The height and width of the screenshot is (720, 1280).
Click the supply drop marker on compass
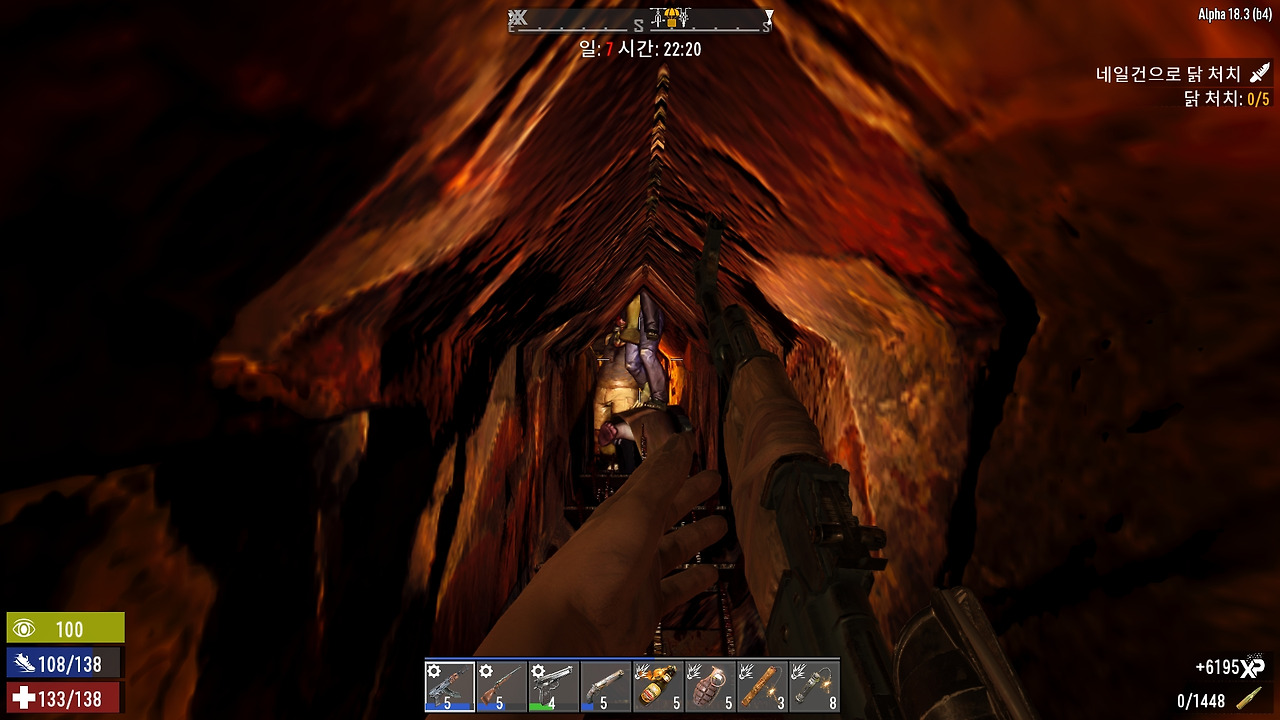click(x=670, y=18)
